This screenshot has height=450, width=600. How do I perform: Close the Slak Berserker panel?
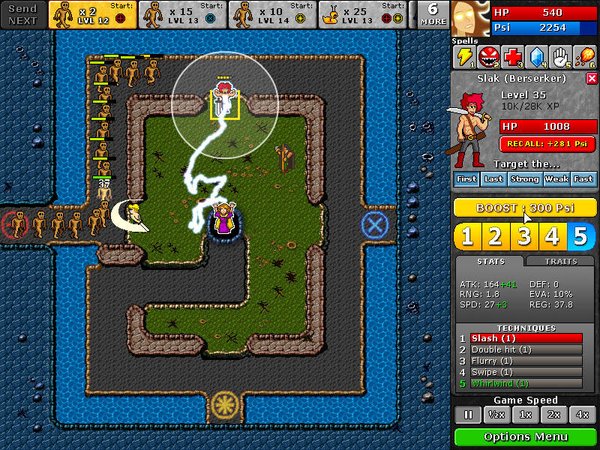point(591,78)
